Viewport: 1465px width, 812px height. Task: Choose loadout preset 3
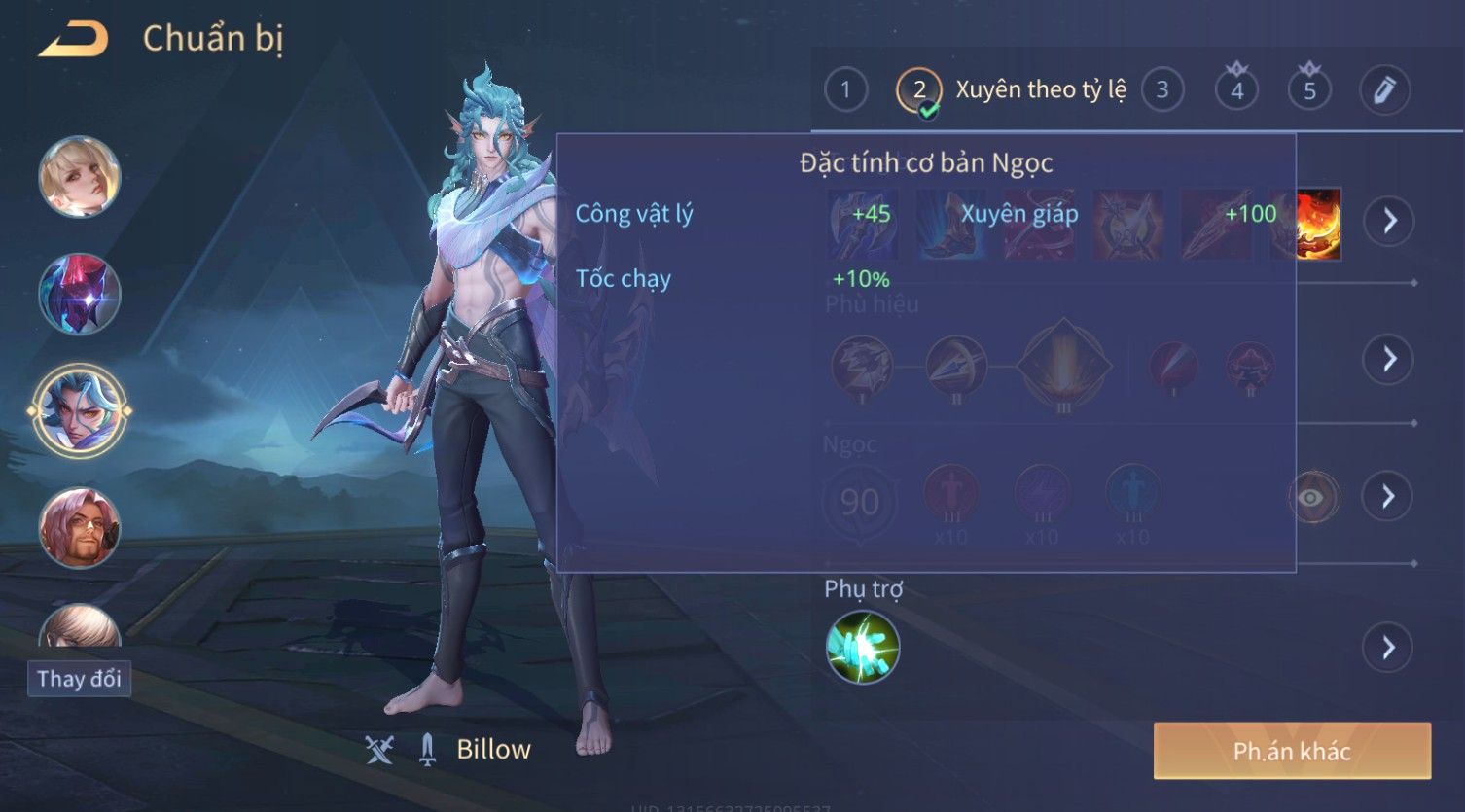tap(1161, 90)
